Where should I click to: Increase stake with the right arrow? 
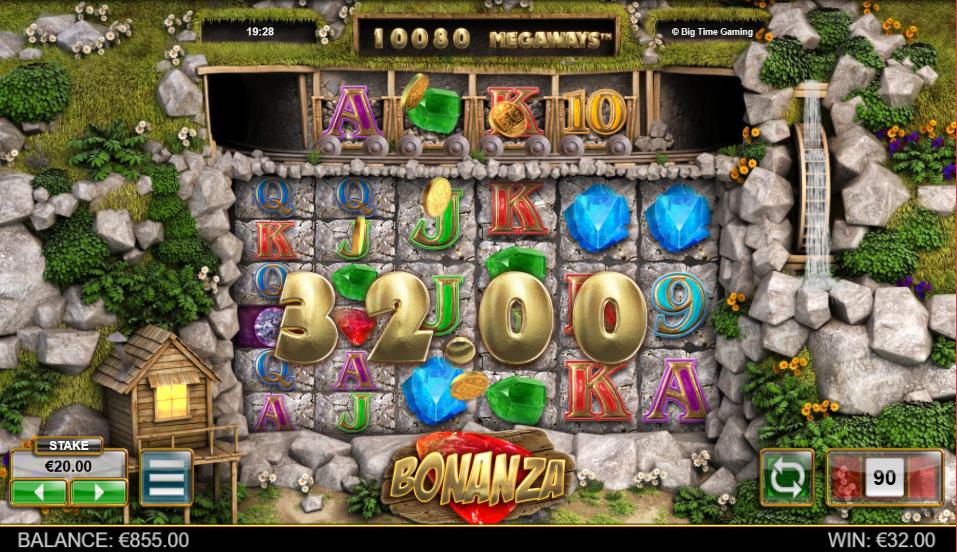click(x=98, y=492)
